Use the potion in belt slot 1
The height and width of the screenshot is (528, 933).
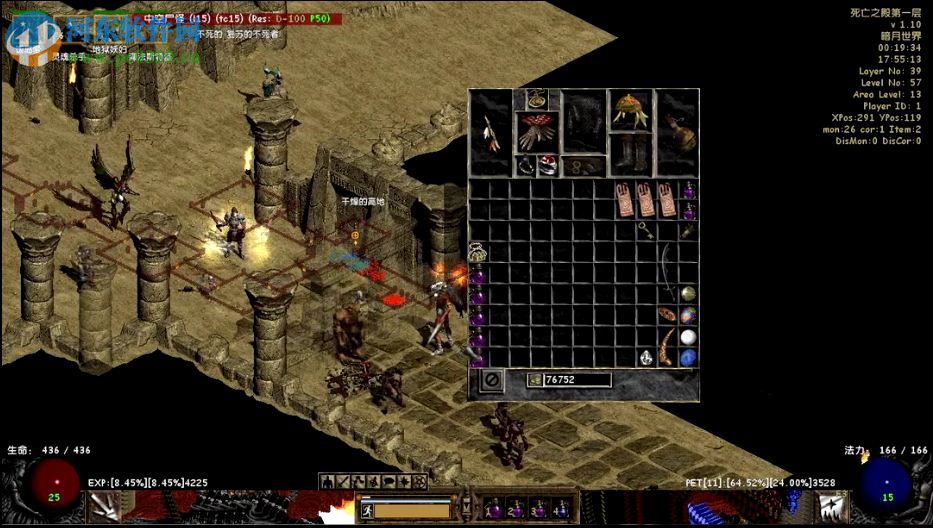pos(492,507)
